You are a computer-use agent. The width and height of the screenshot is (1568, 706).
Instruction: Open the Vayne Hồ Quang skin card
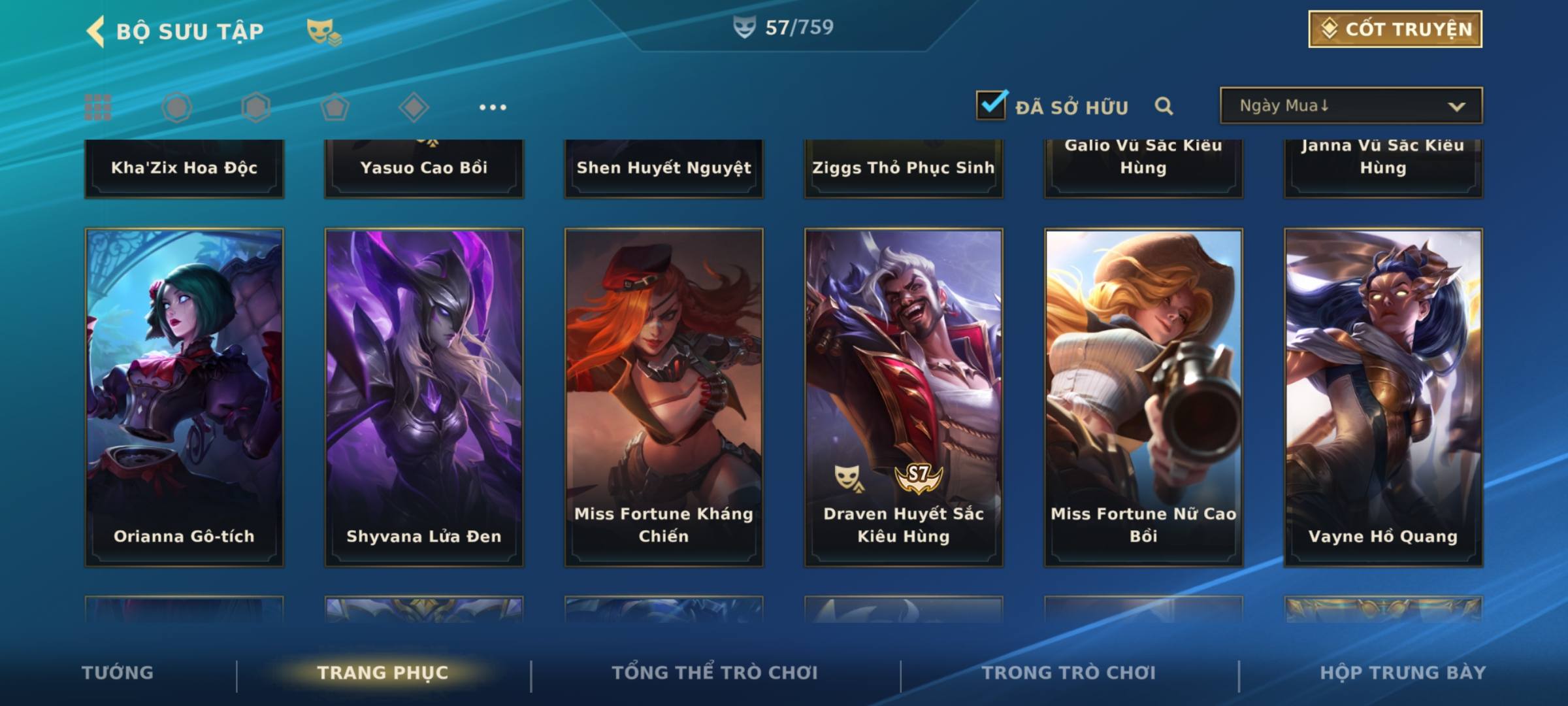[1383, 397]
